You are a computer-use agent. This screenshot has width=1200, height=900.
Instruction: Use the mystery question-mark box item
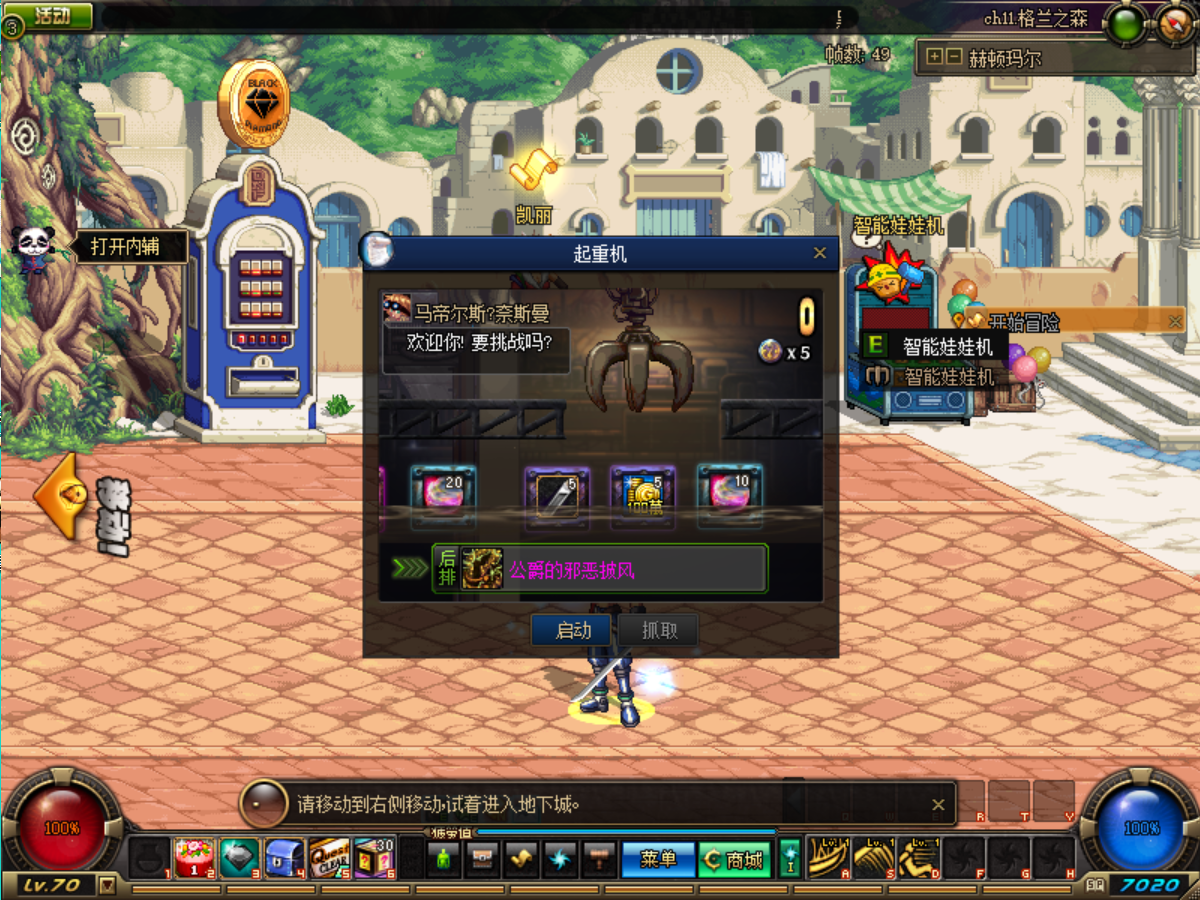pyautogui.click(x=374, y=858)
